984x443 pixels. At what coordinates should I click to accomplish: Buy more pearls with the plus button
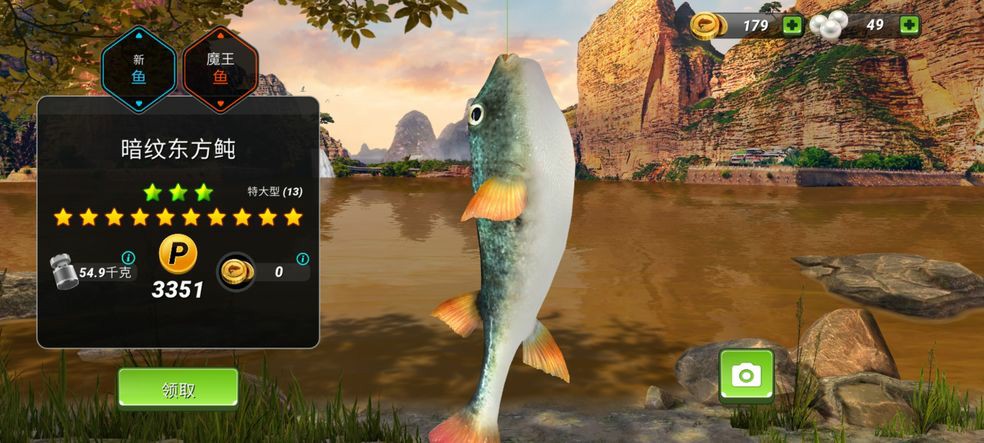tap(909, 25)
